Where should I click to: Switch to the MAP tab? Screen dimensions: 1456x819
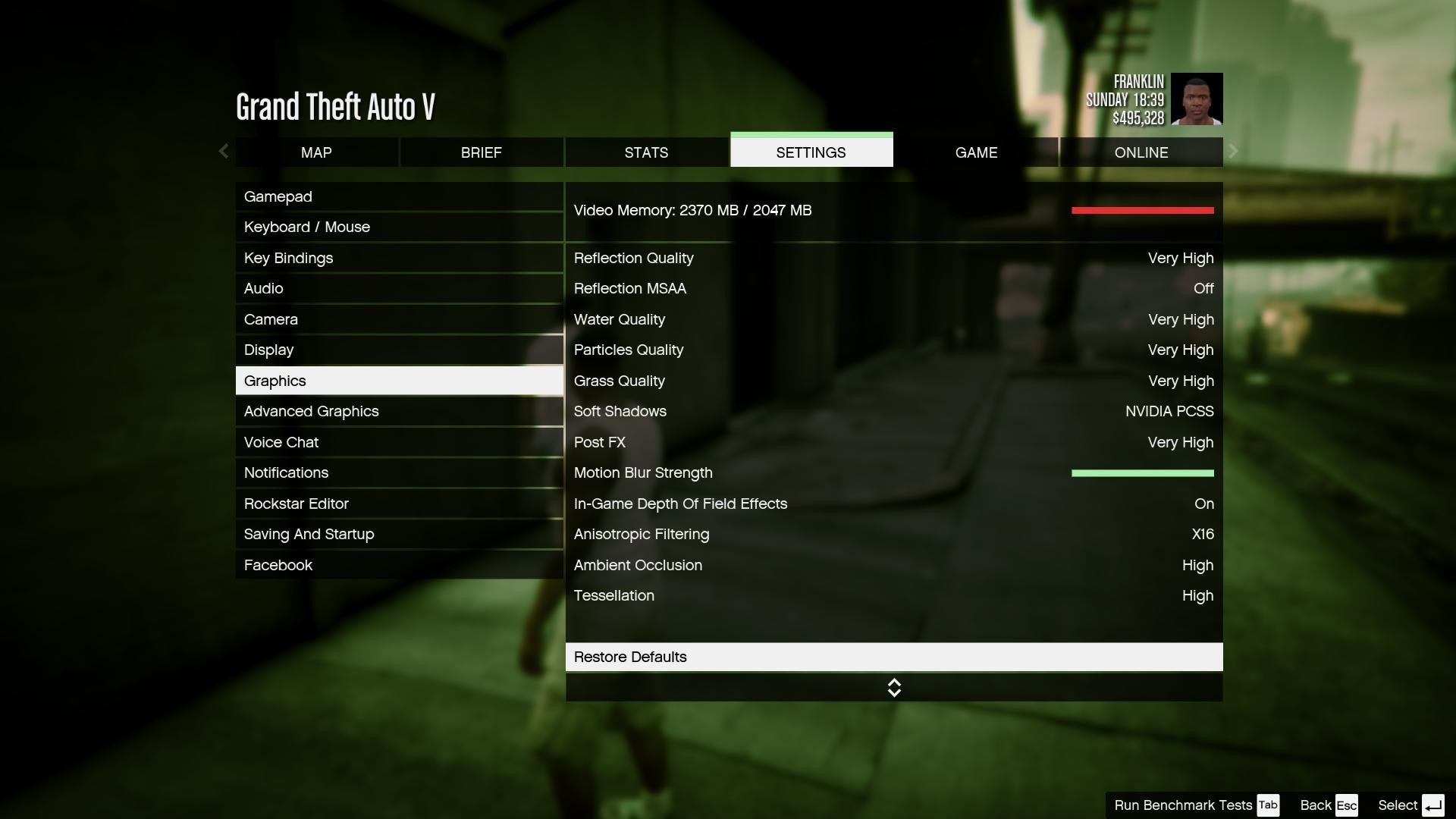316,152
